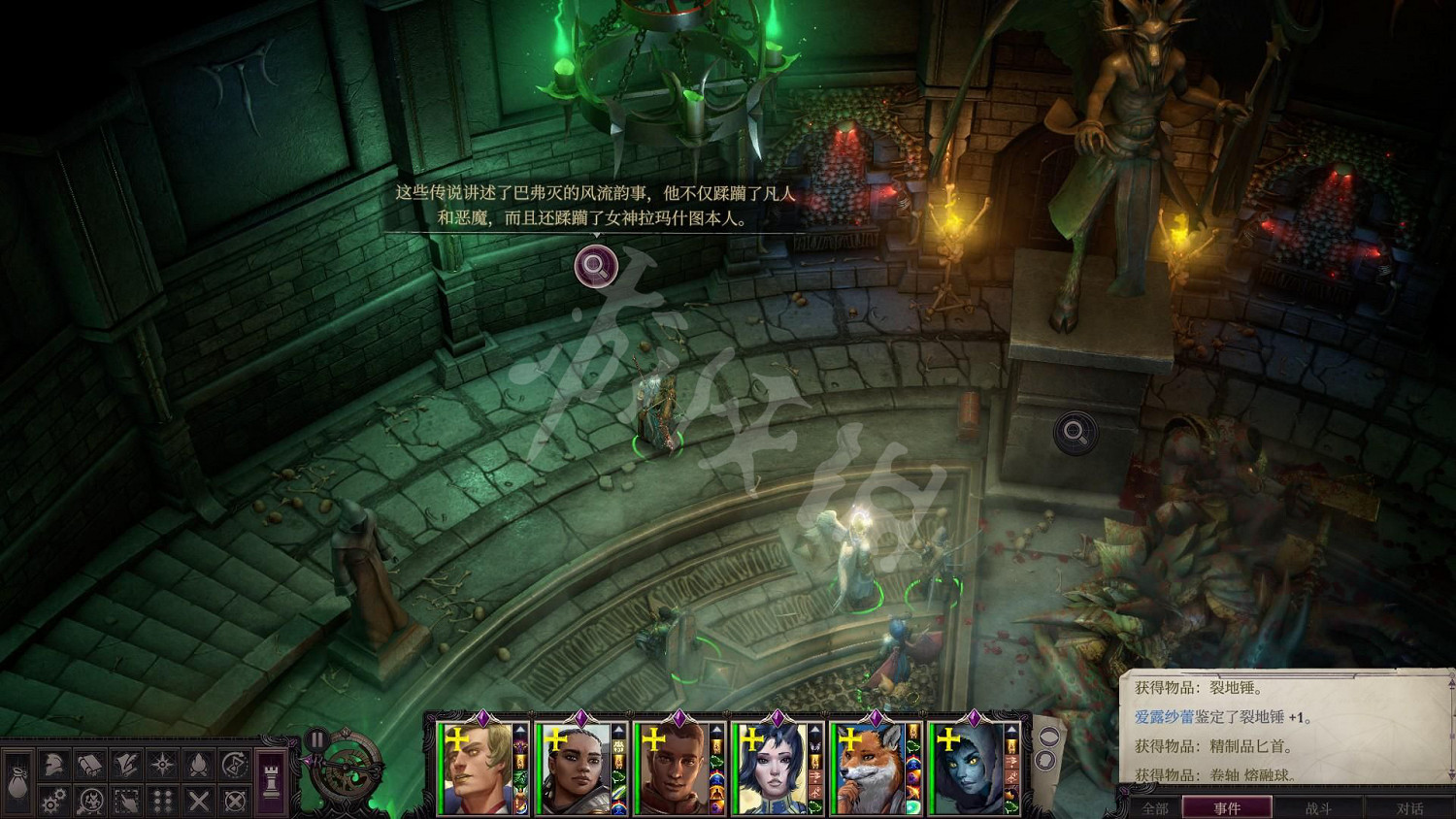Toggle the purple chess rook mode button
This screenshot has height=819, width=1456.
[x=272, y=781]
